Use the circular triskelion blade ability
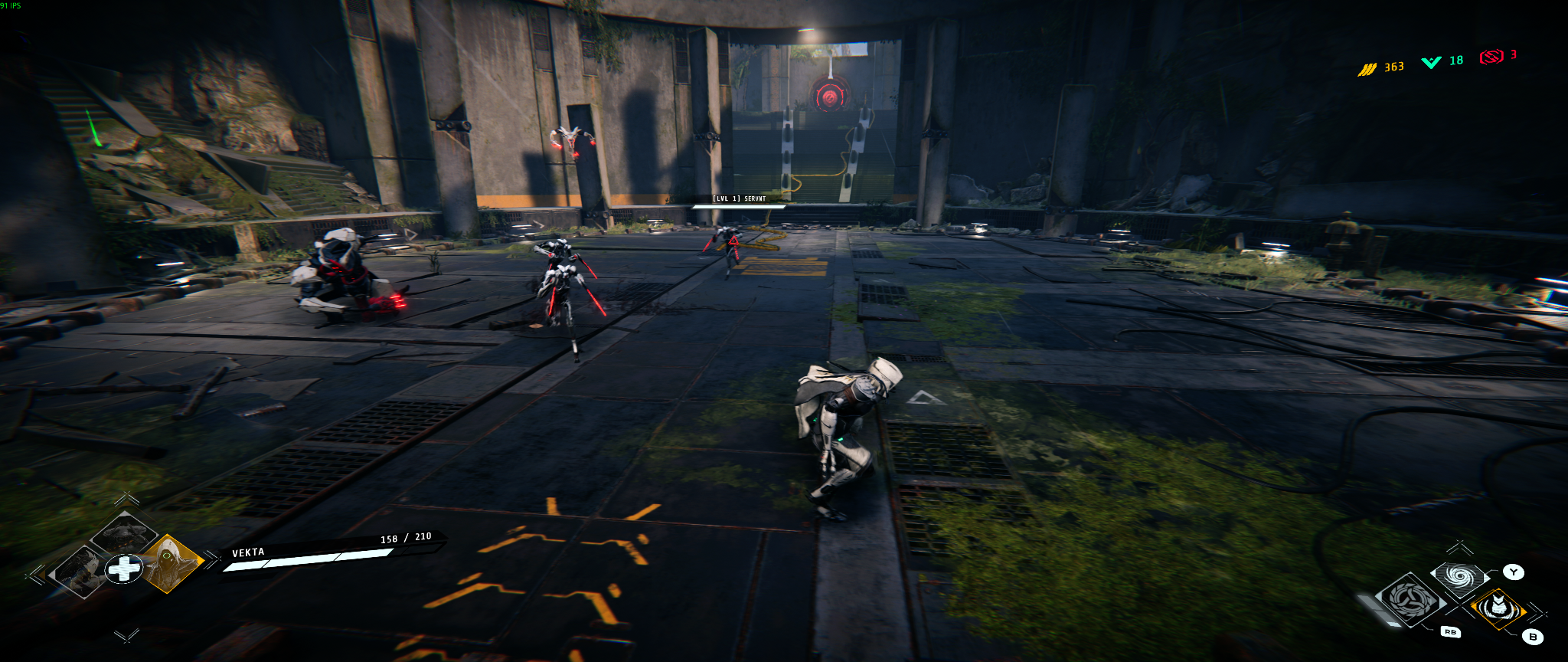The image size is (1568, 662). 1410,600
